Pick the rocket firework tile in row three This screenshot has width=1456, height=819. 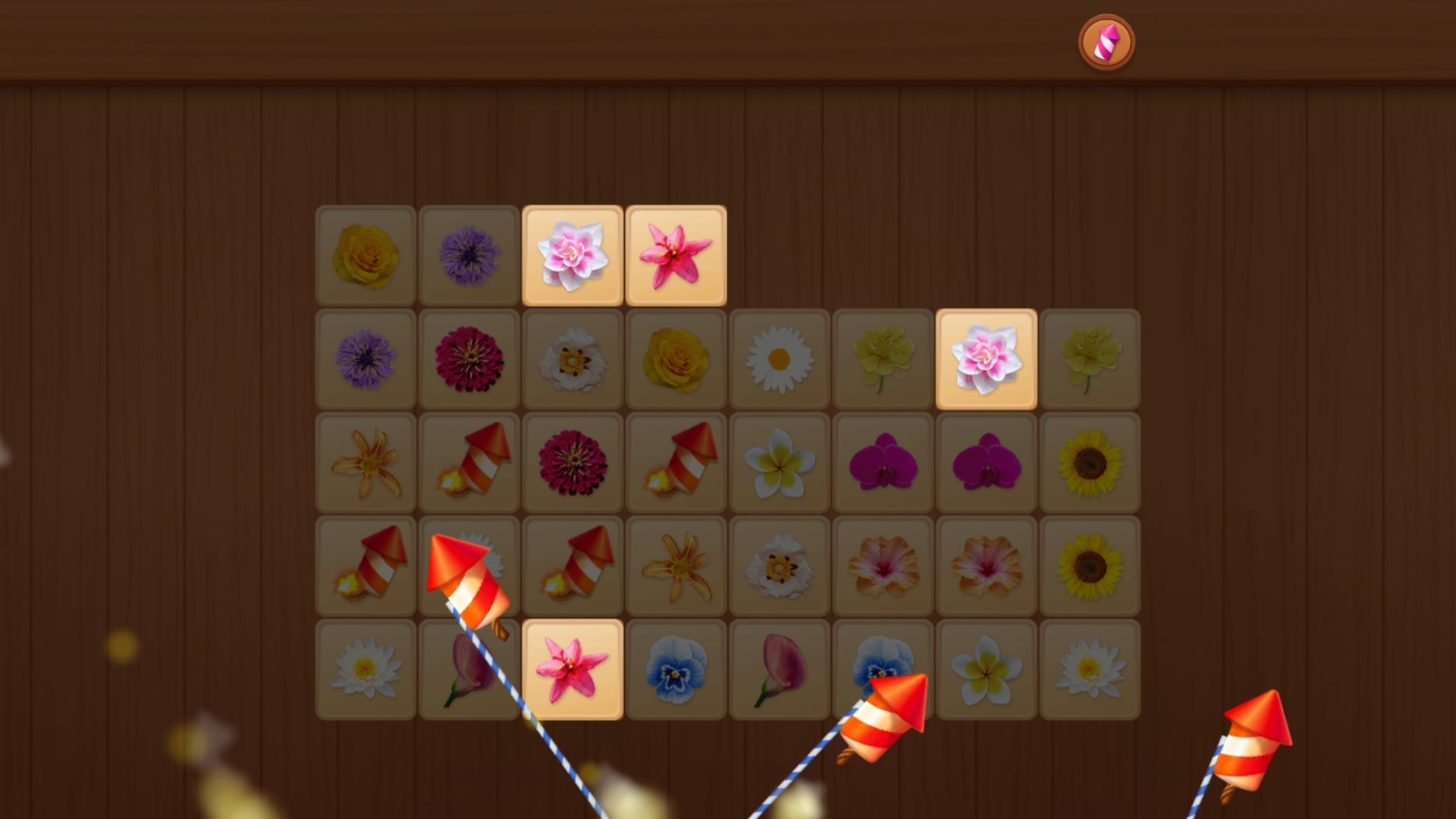click(469, 462)
